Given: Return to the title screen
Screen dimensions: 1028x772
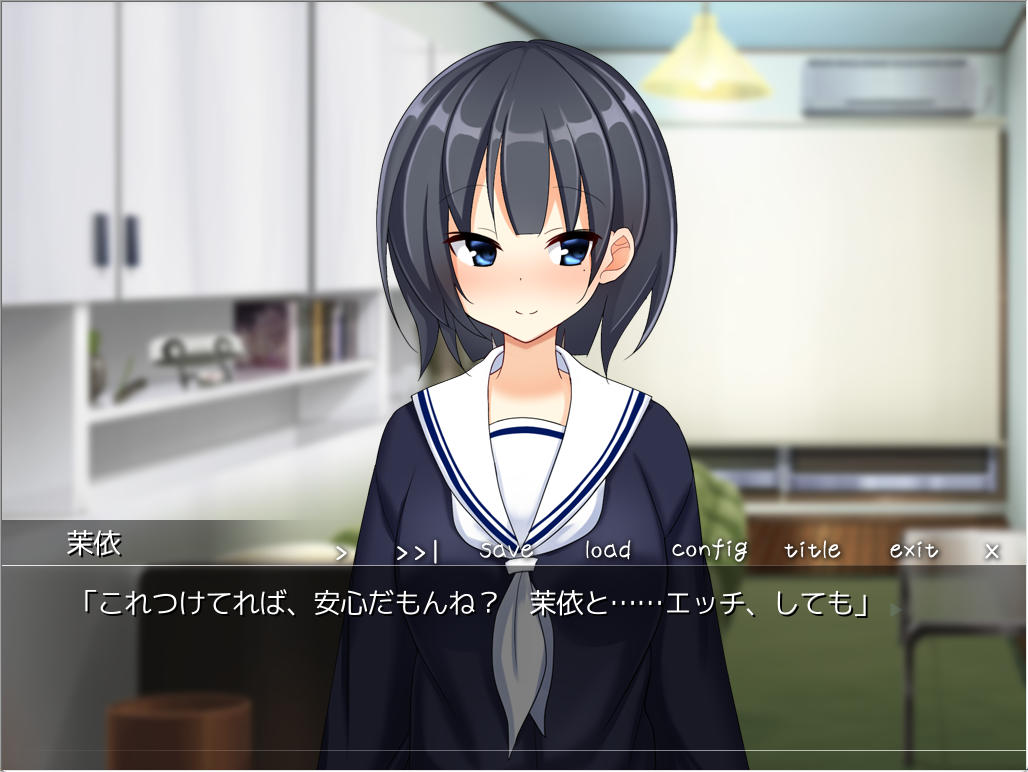Looking at the screenshot, I should (x=812, y=550).
